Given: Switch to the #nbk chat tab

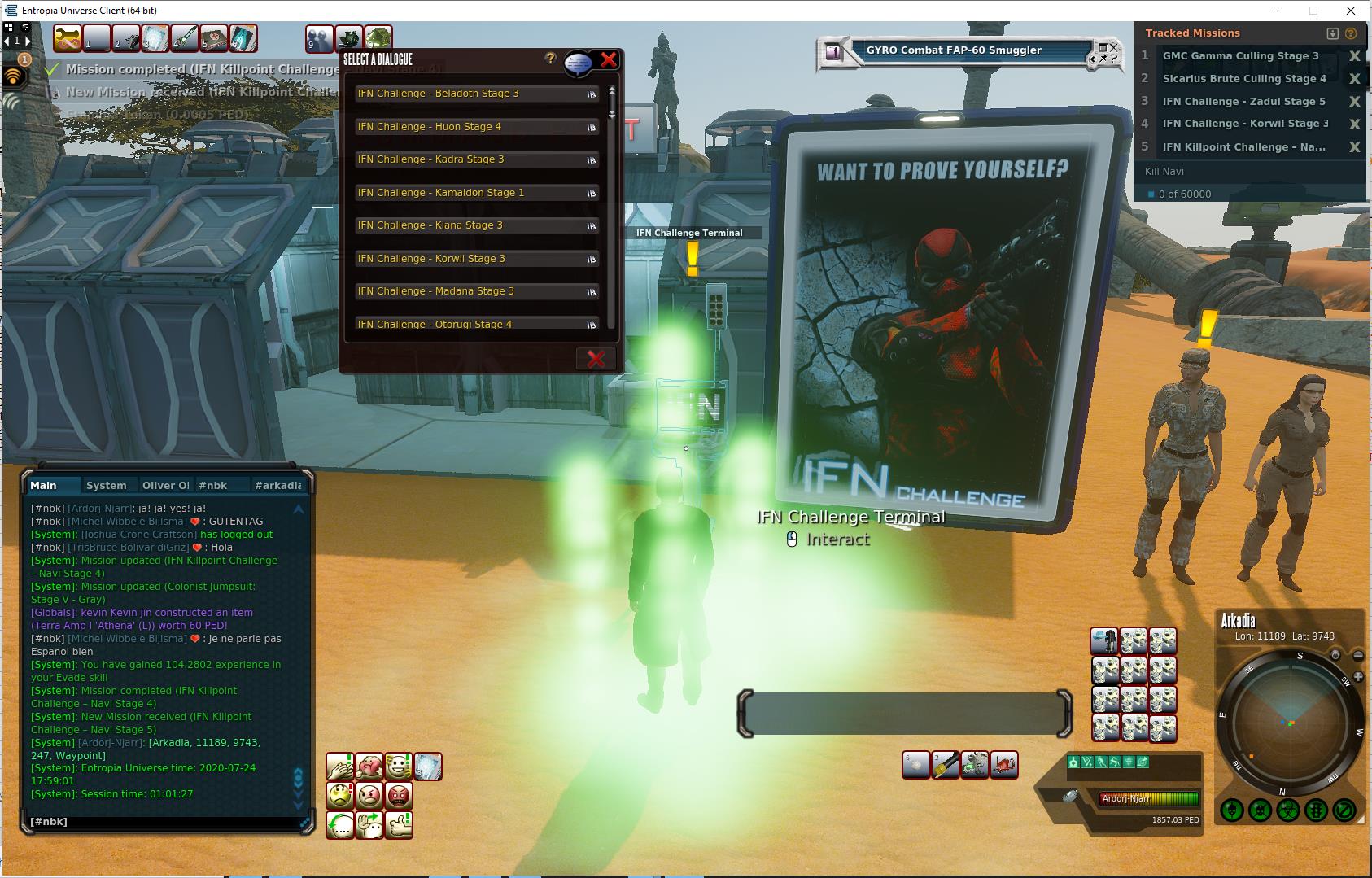Looking at the screenshot, I should [213, 485].
